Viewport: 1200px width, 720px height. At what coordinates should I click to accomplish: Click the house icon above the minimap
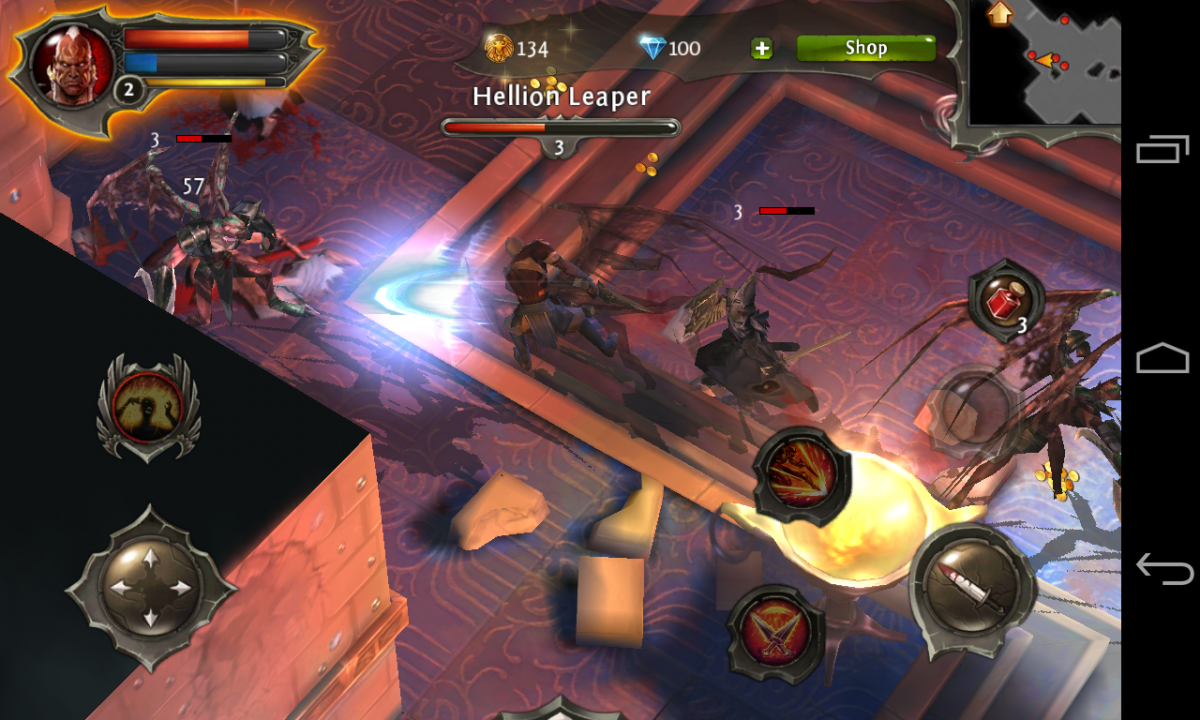(997, 13)
